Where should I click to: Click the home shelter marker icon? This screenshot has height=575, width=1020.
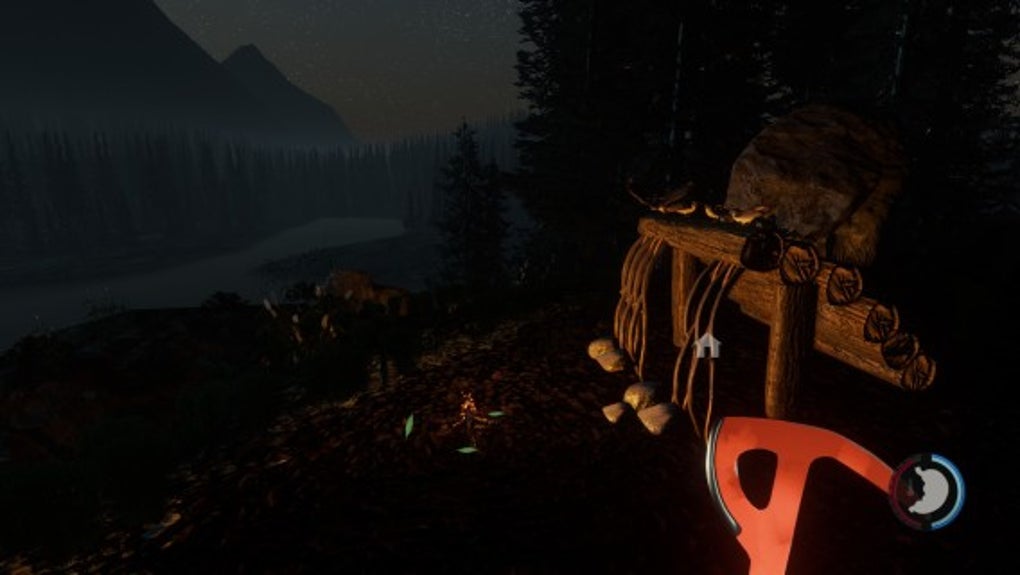[707, 346]
